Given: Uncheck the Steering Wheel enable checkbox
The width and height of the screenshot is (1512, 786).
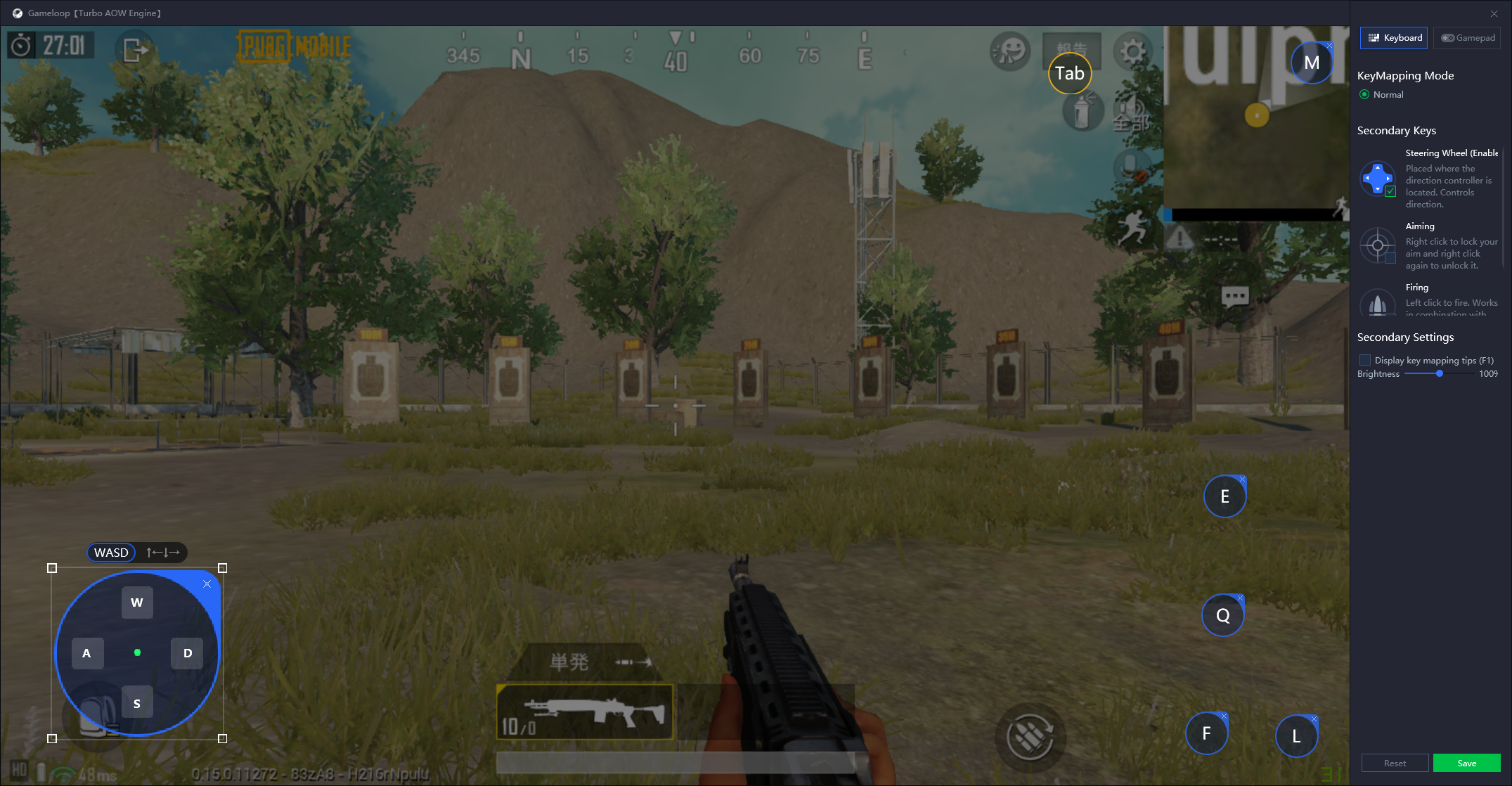Looking at the screenshot, I should coord(1390,191).
